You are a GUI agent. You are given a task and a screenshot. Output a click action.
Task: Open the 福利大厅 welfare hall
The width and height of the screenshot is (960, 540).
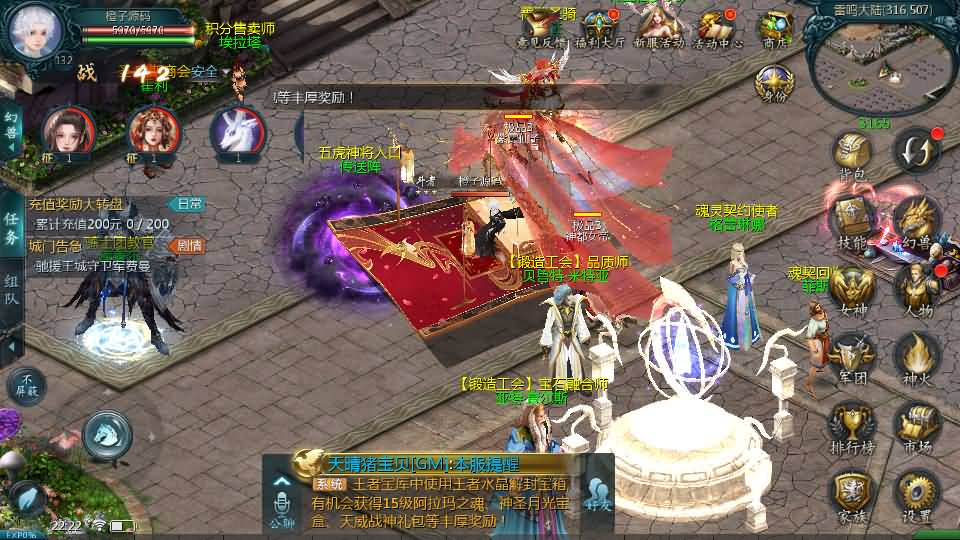[600, 30]
